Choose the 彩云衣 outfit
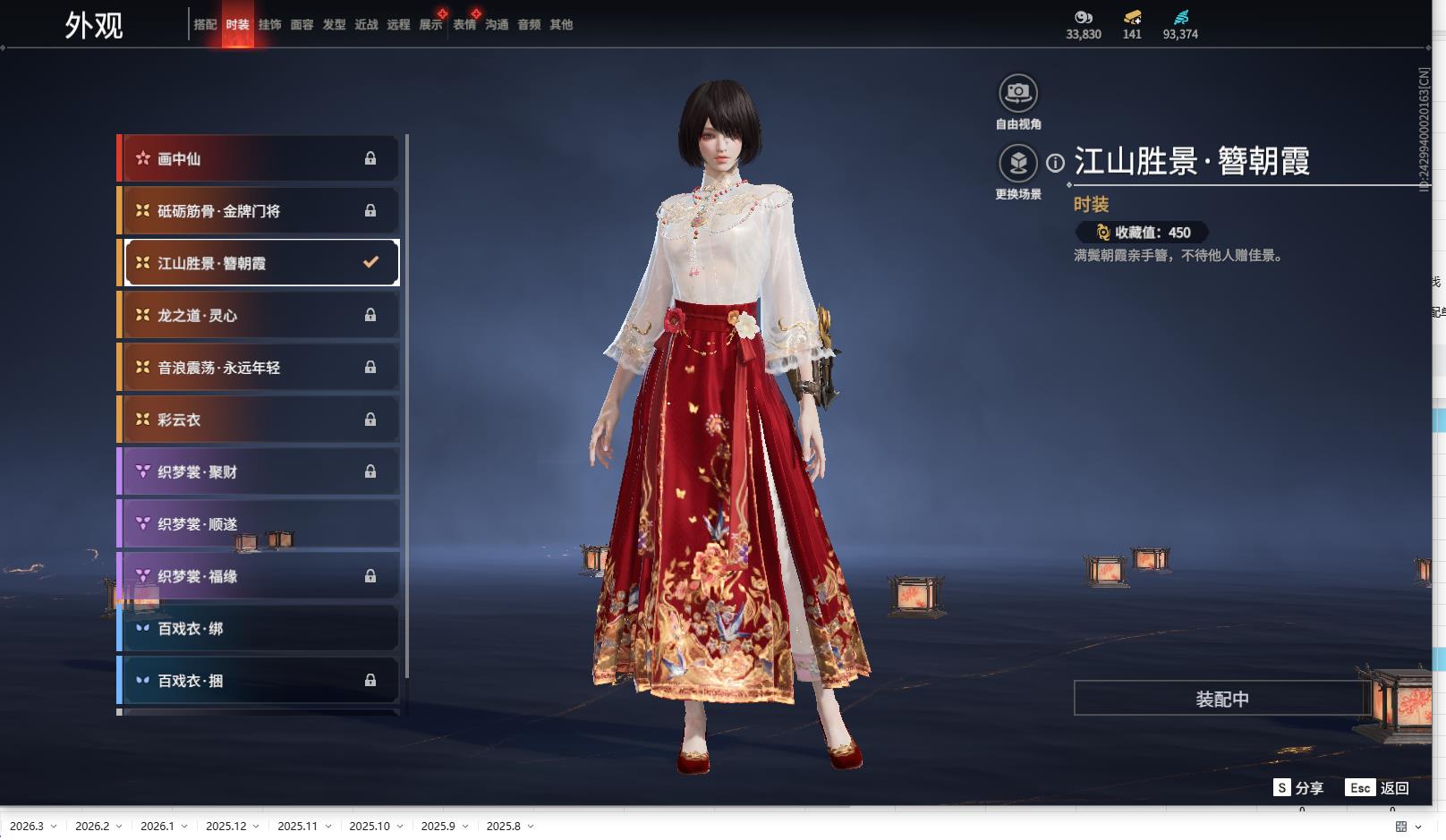Image resolution: width=1446 pixels, height=840 pixels. [258, 420]
